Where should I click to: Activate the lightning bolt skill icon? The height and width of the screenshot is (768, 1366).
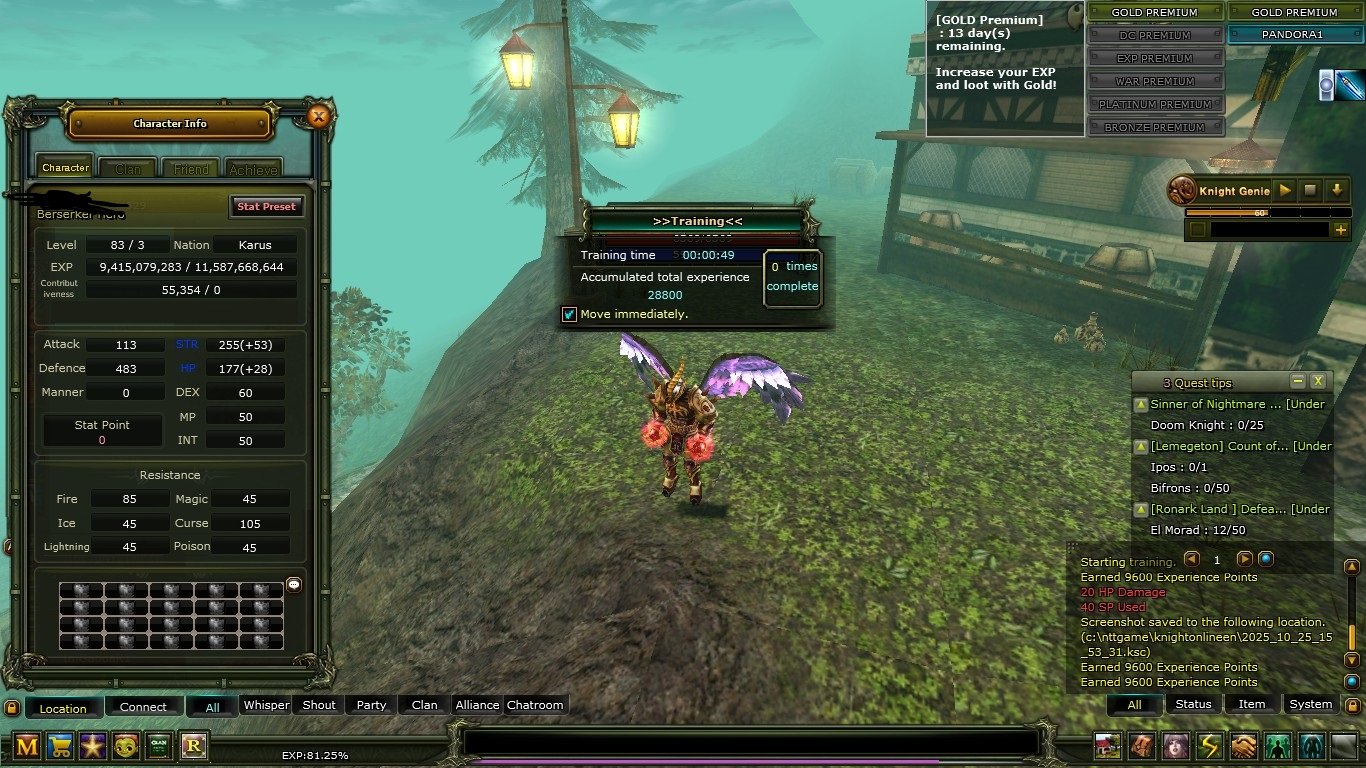click(1209, 745)
